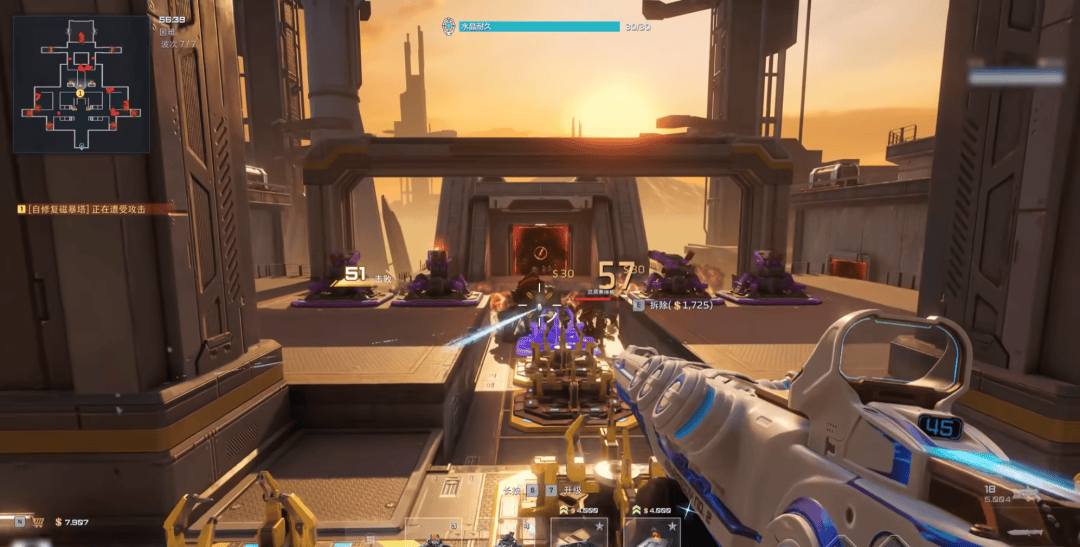This screenshot has width=1080, height=547.
Task: Click the tower under attack notification
Action: 88,209
